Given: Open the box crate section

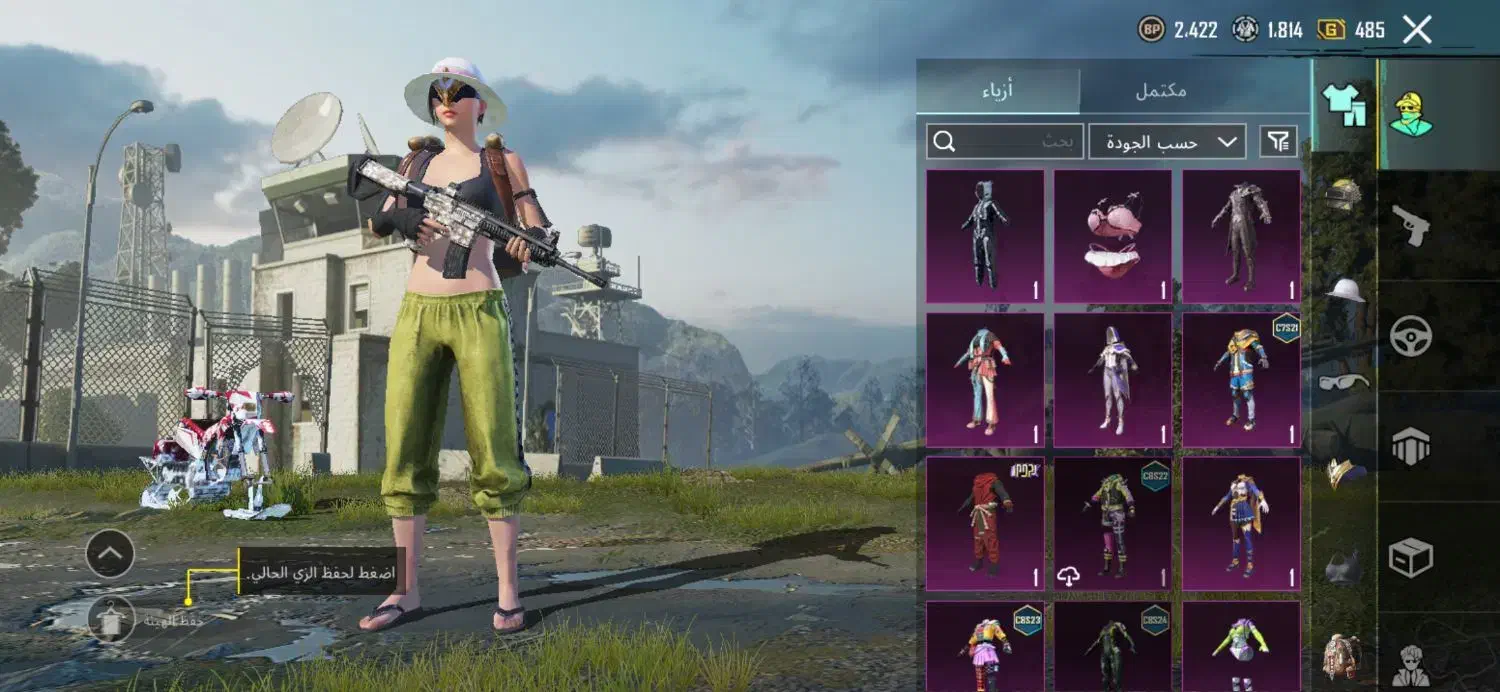Looking at the screenshot, I should click(x=1410, y=557).
